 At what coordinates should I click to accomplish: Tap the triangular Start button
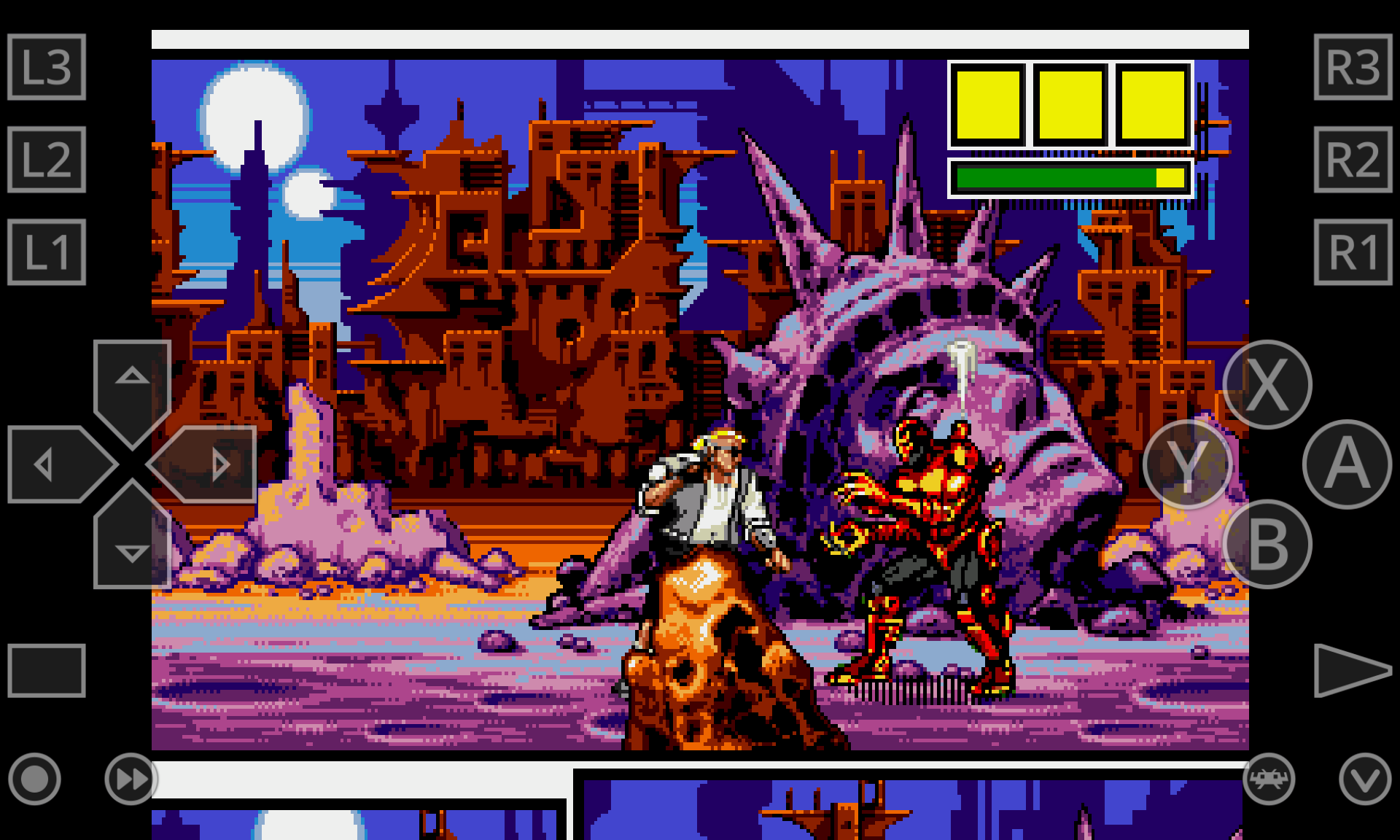[1350, 670]
